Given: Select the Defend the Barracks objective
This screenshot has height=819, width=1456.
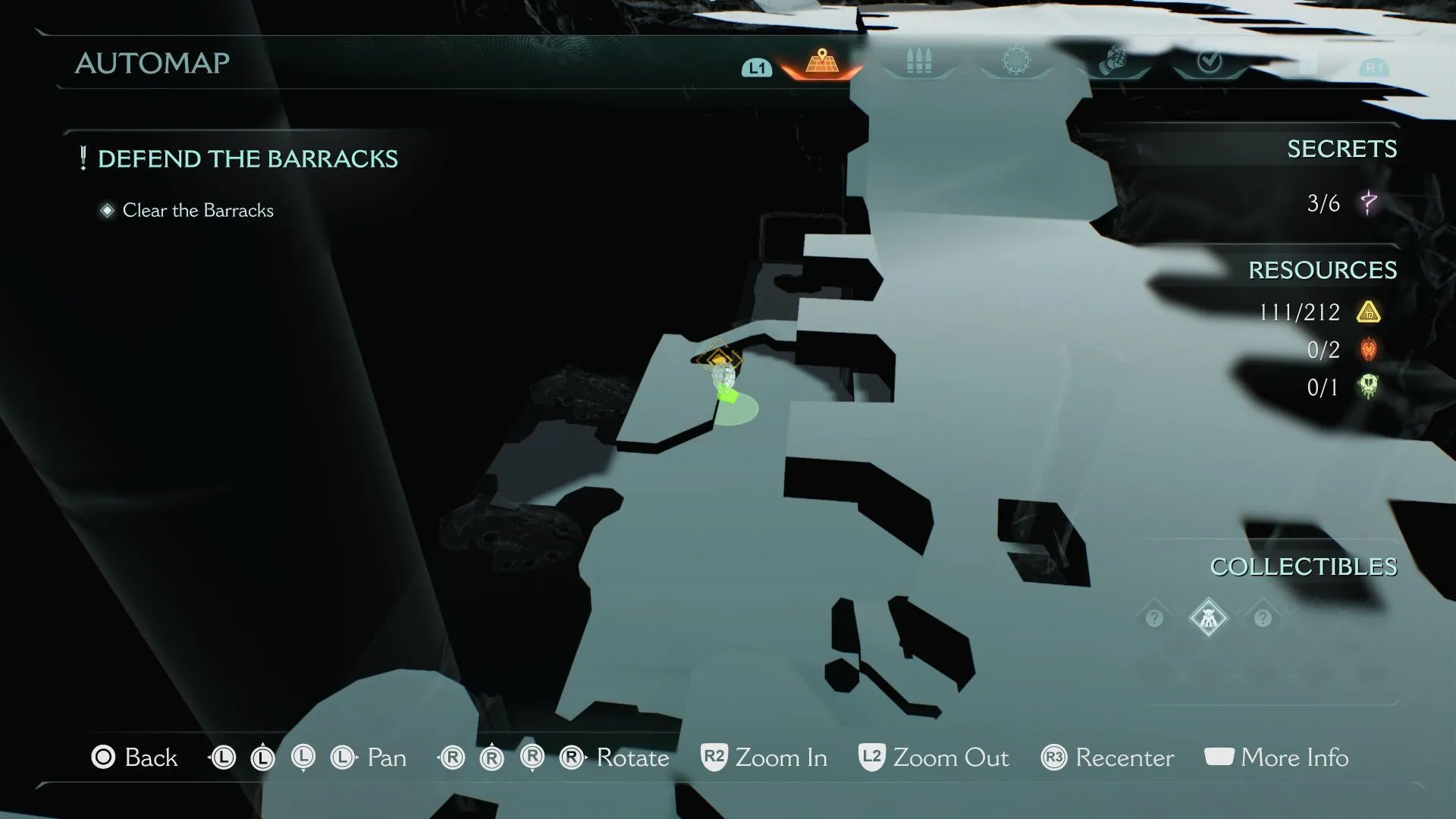Looking at the screenshot, I should pos(247,159).
